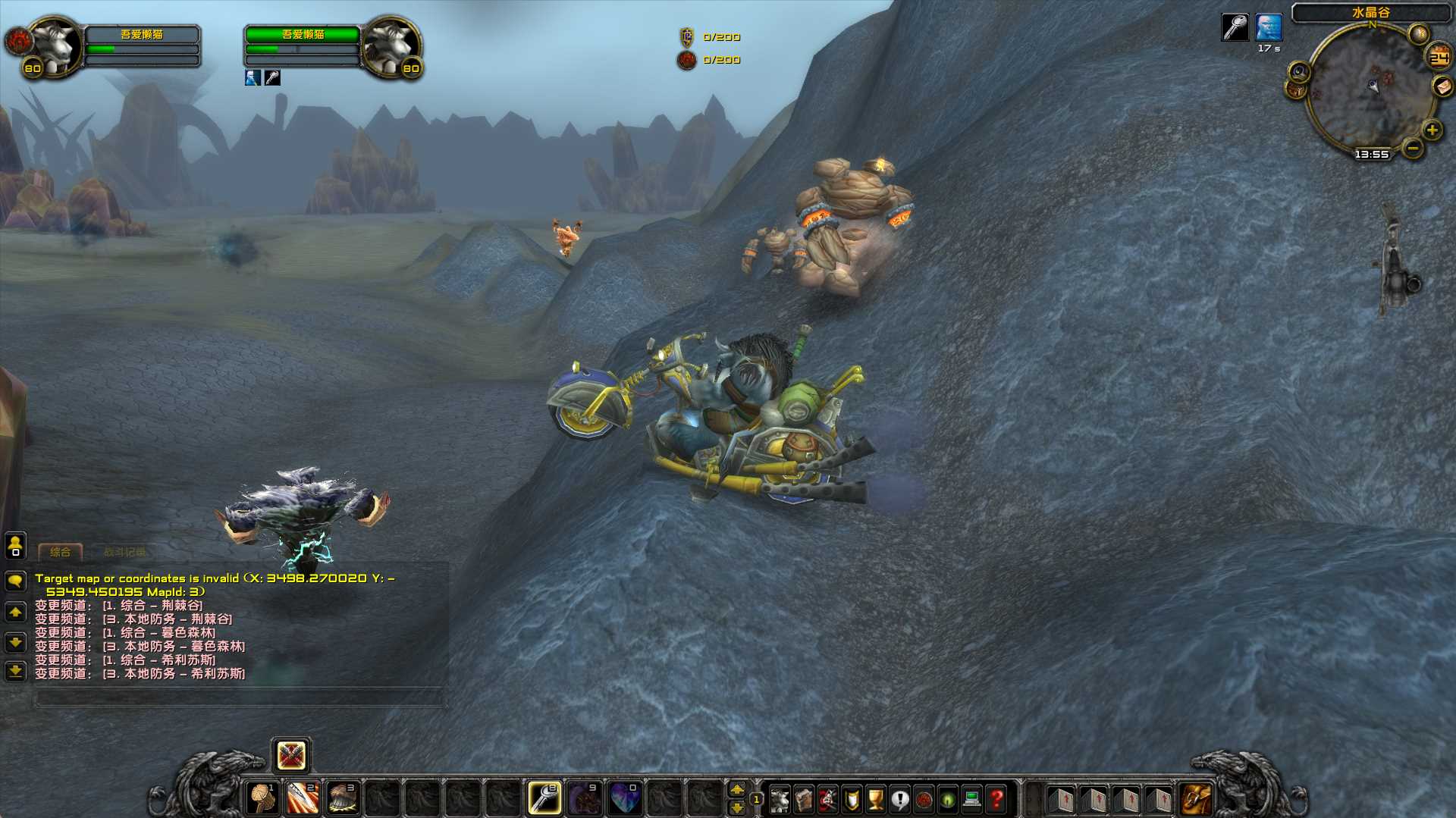Open the calendar button showing 24

click(x=1439, y=58)
